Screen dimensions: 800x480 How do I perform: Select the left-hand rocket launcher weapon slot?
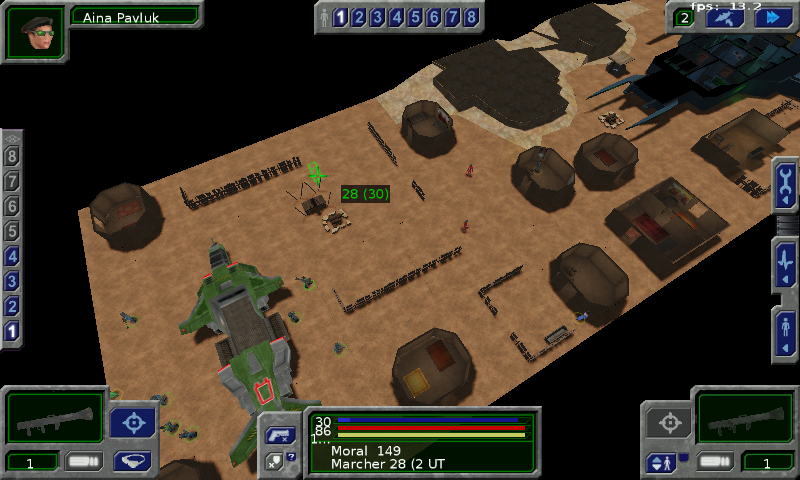pyautogui.click(x=53, y=415)
